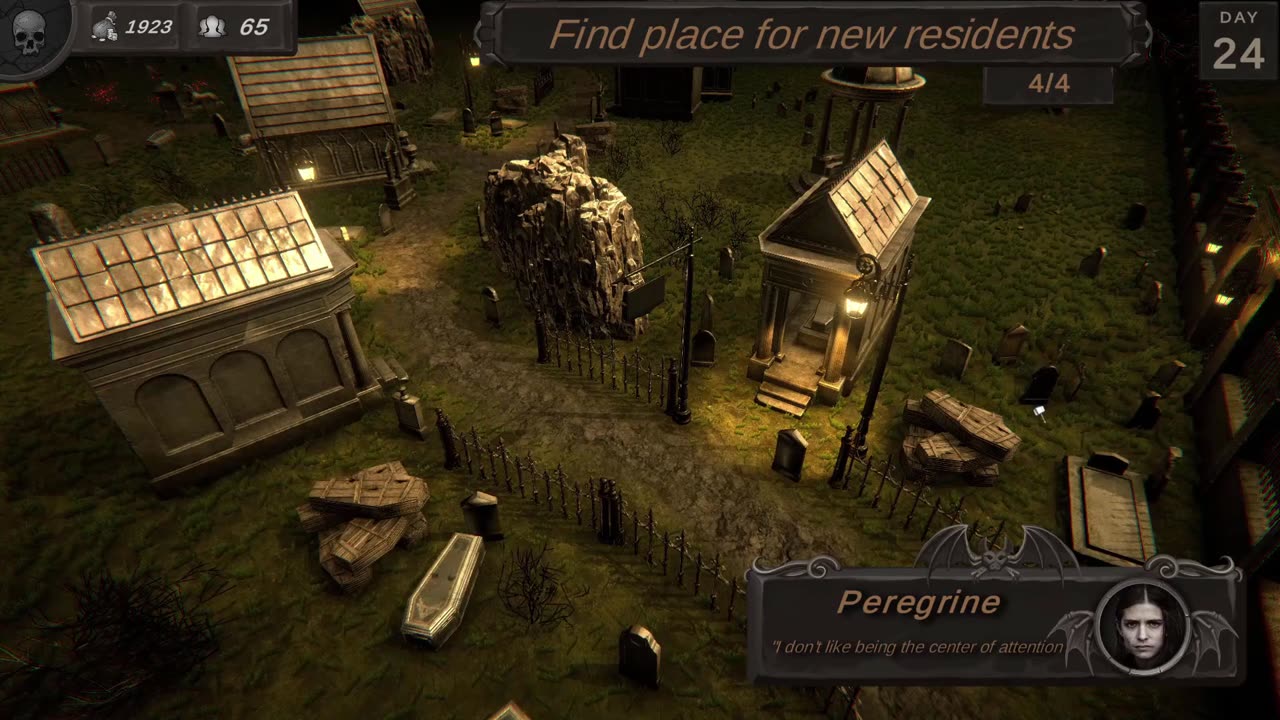Click the skull emblem menu icon
The image size is (1280, 720).
[28, 32]
